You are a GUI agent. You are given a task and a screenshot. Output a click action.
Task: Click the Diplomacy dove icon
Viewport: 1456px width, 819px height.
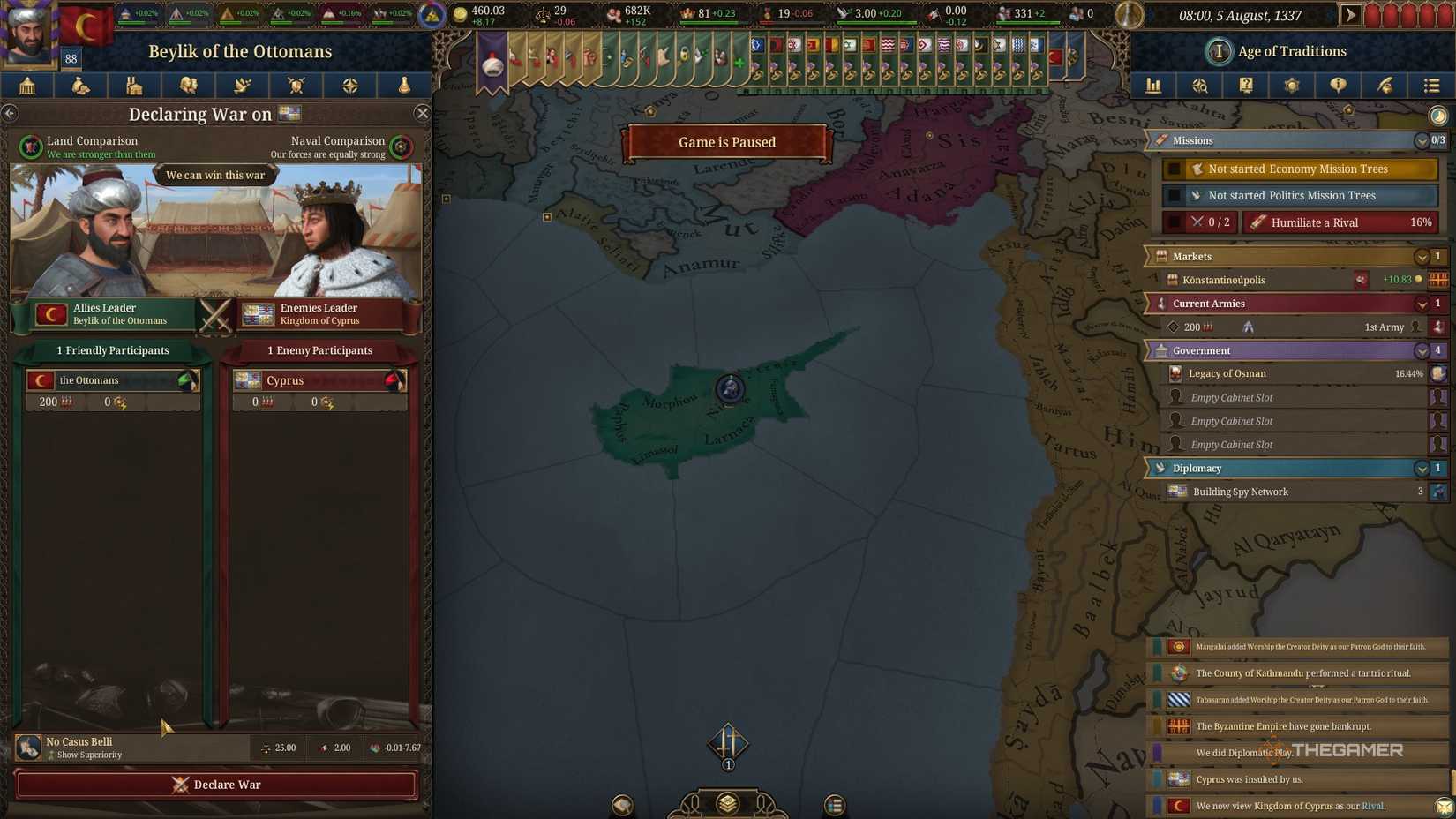(242, 86)
